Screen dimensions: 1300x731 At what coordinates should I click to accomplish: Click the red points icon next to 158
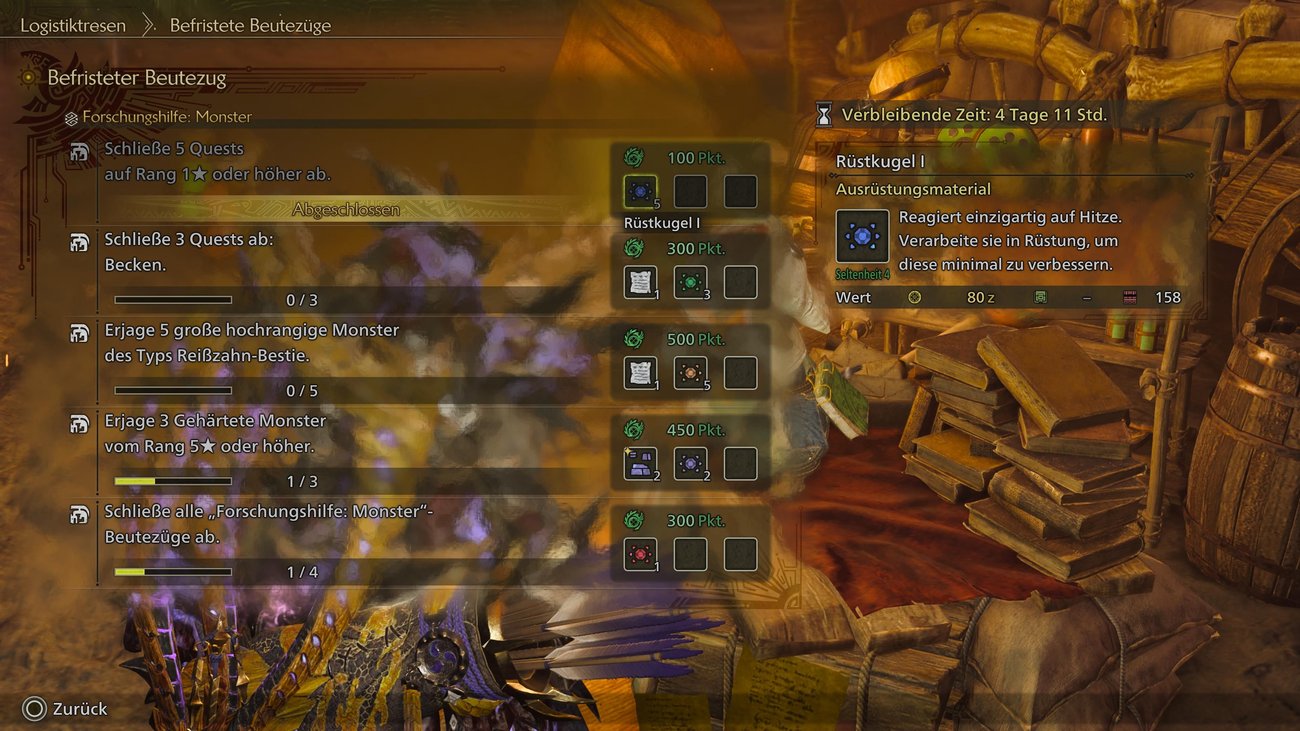tap(1131, 297)
